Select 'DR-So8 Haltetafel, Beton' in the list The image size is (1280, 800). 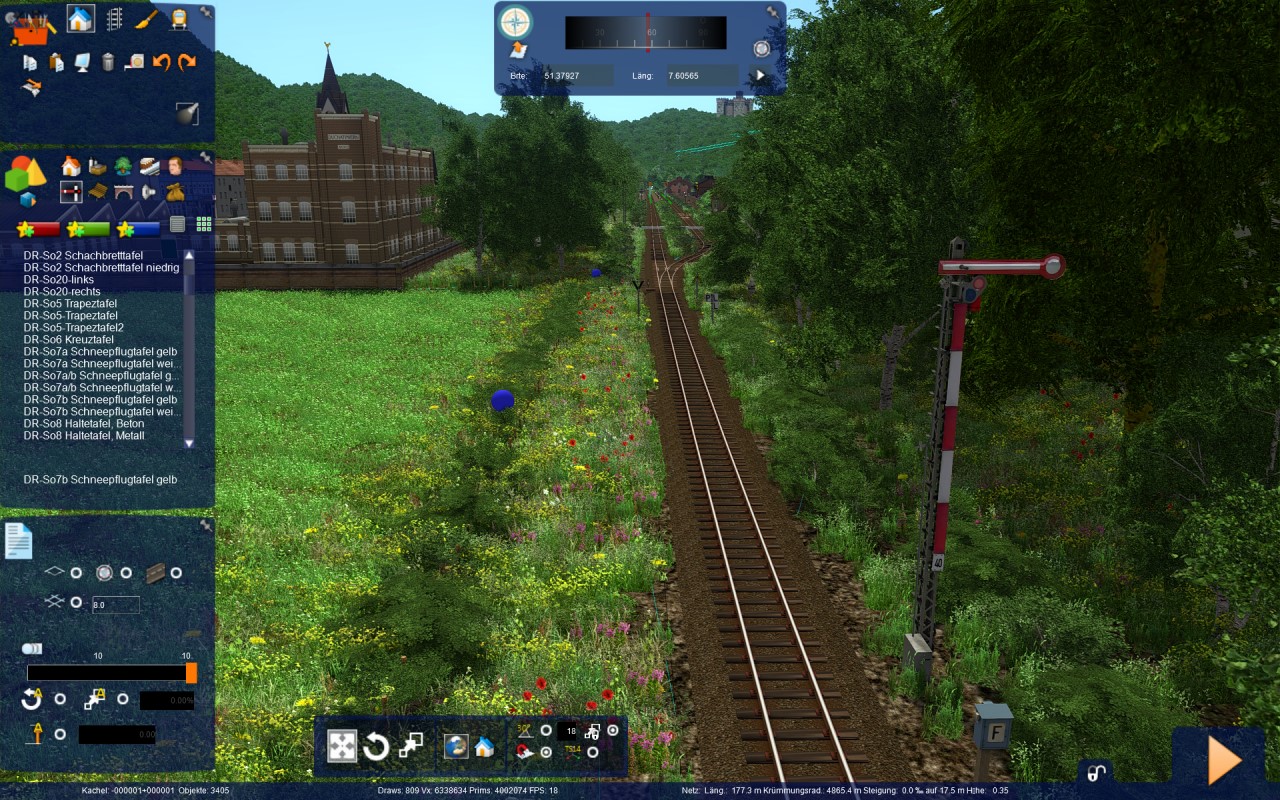tap(84, 423)
